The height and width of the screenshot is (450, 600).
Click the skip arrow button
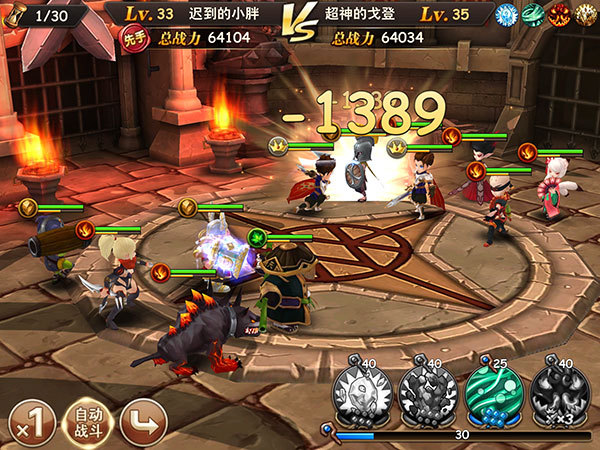pyautogui.click(x=143, y=421)
